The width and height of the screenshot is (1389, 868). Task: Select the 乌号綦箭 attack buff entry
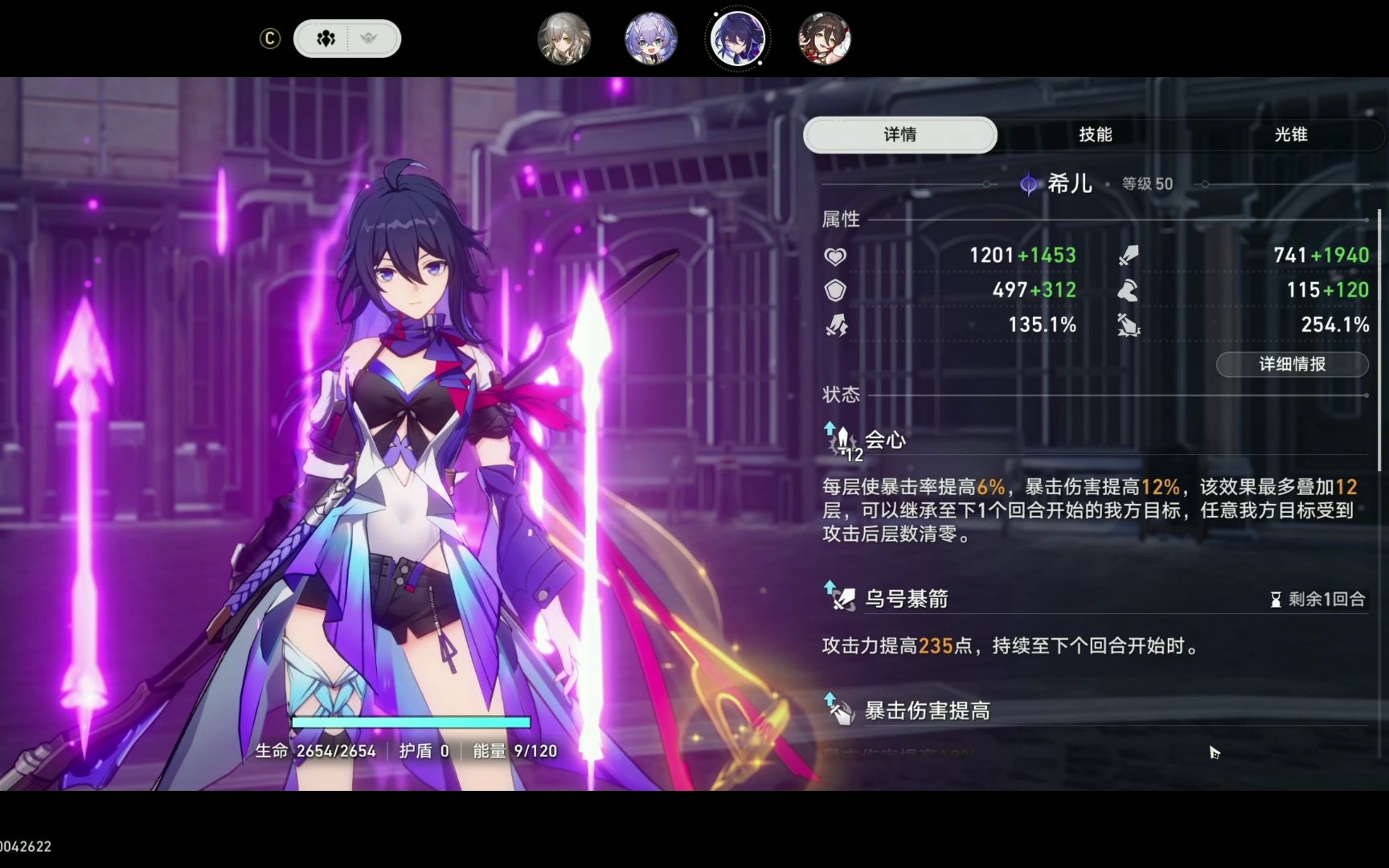[x=906, y=599]
